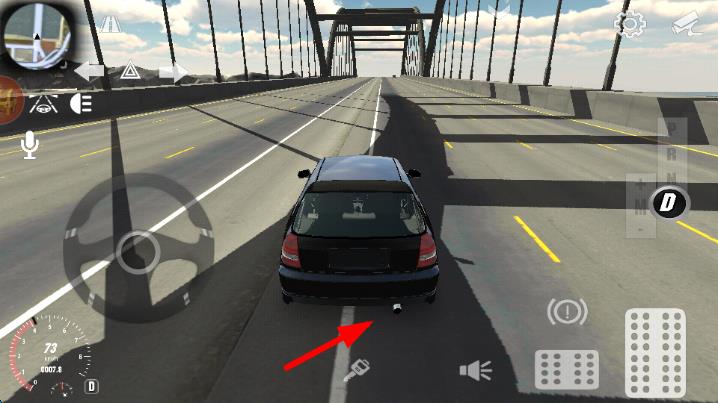This screenshot has height=403, width=718.
Task: Tap the road icon above the signals
Action: (109, 25)
